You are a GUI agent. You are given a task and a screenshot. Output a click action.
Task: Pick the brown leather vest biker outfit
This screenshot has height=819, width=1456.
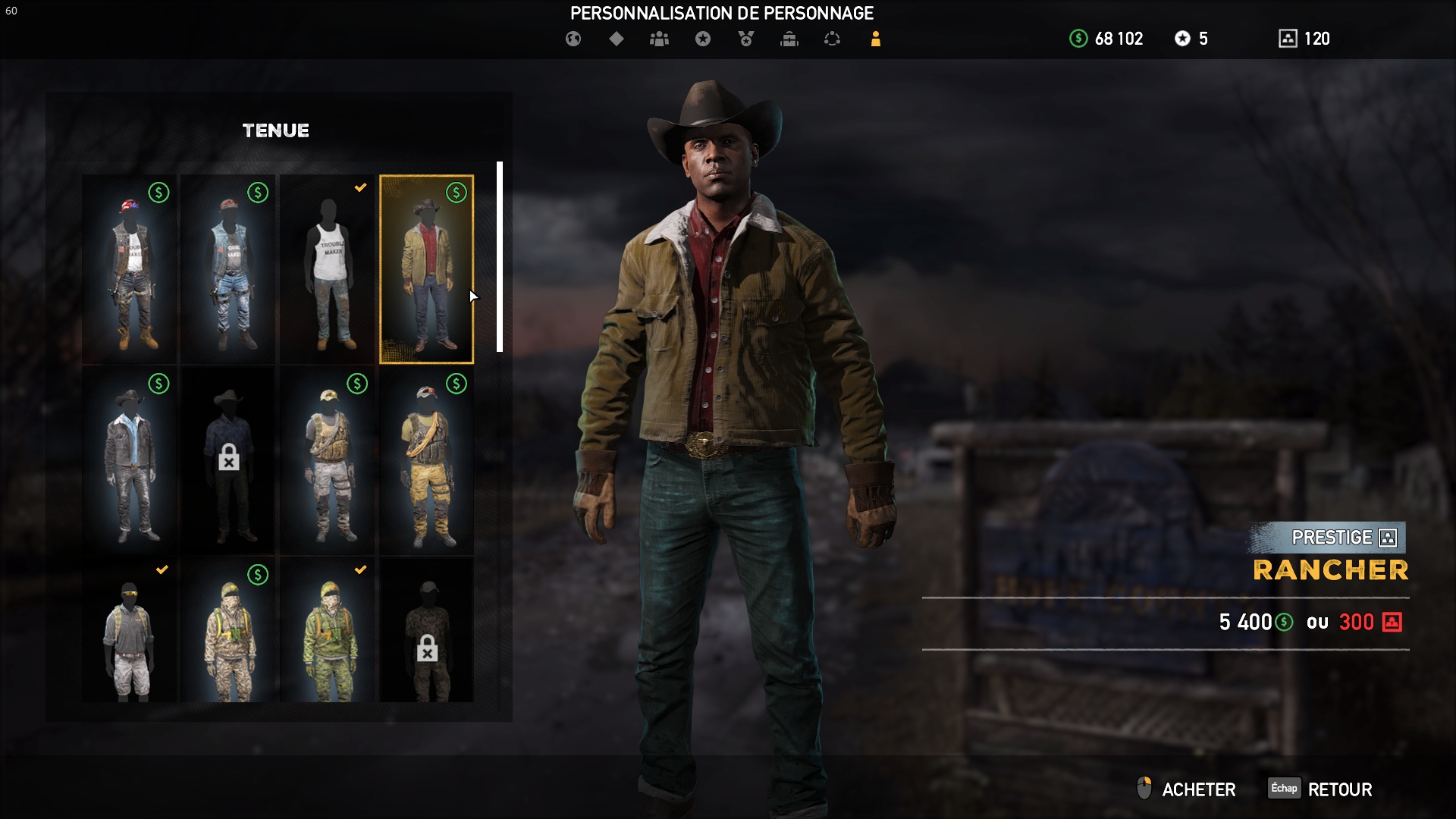tap(130, 270)
